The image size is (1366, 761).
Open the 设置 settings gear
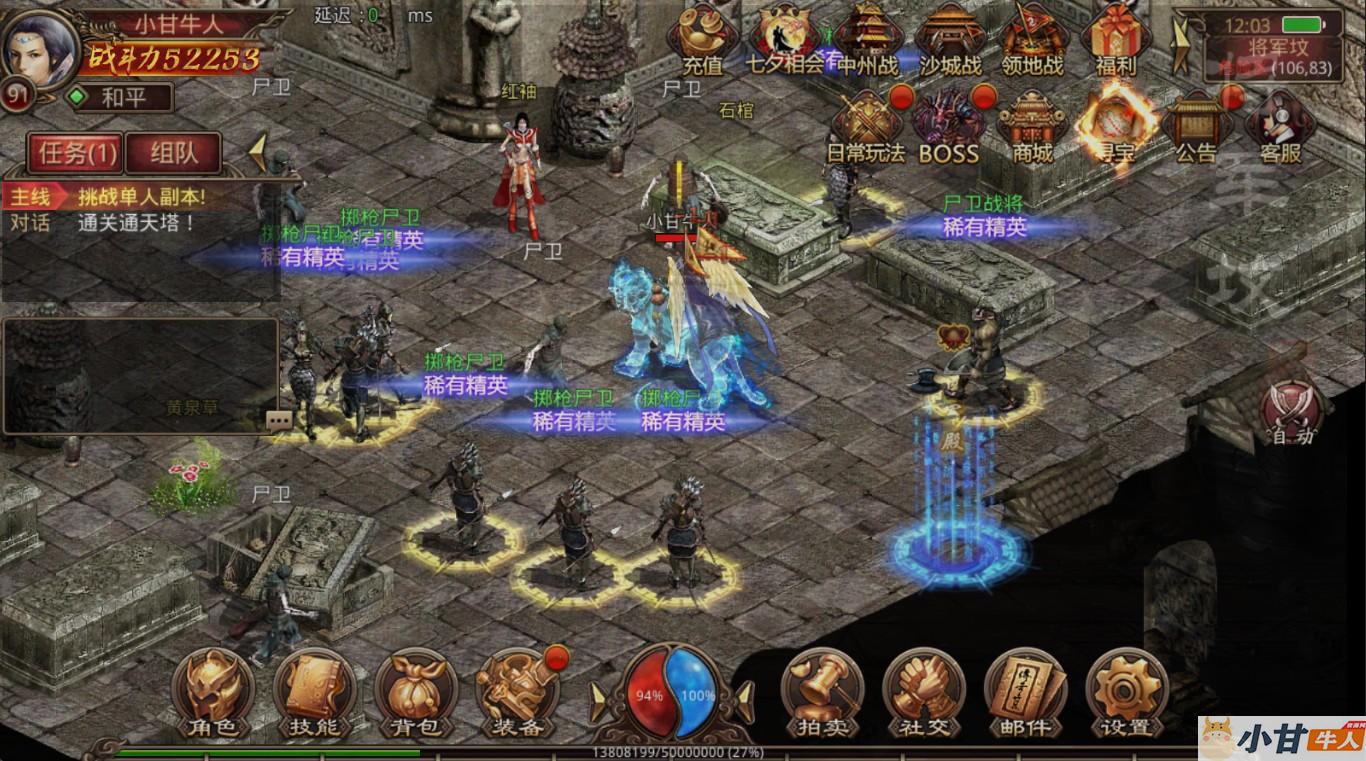coord(1127,693)
